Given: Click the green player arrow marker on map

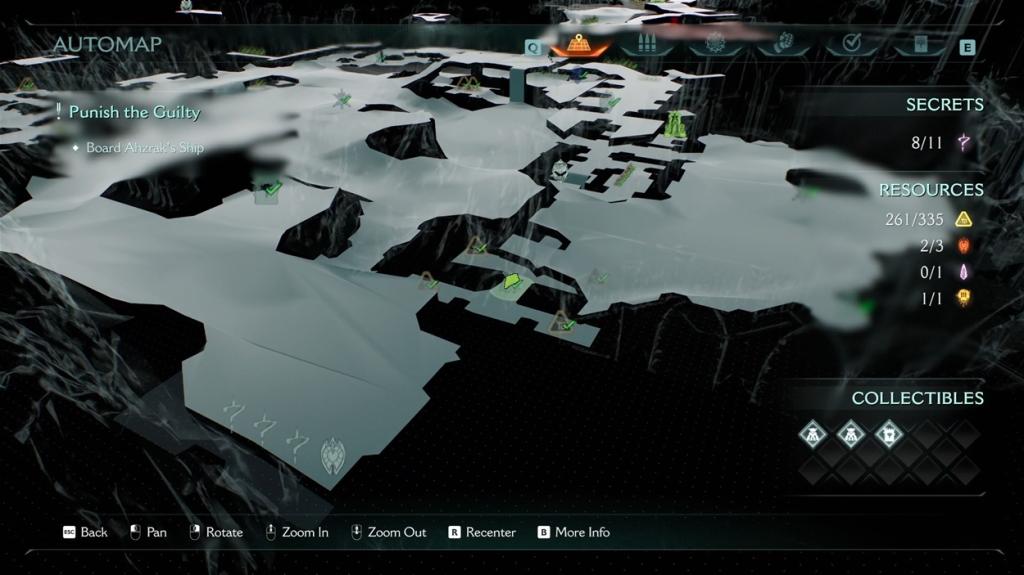Looking at the screenshot, I should [x=512, y=283].
